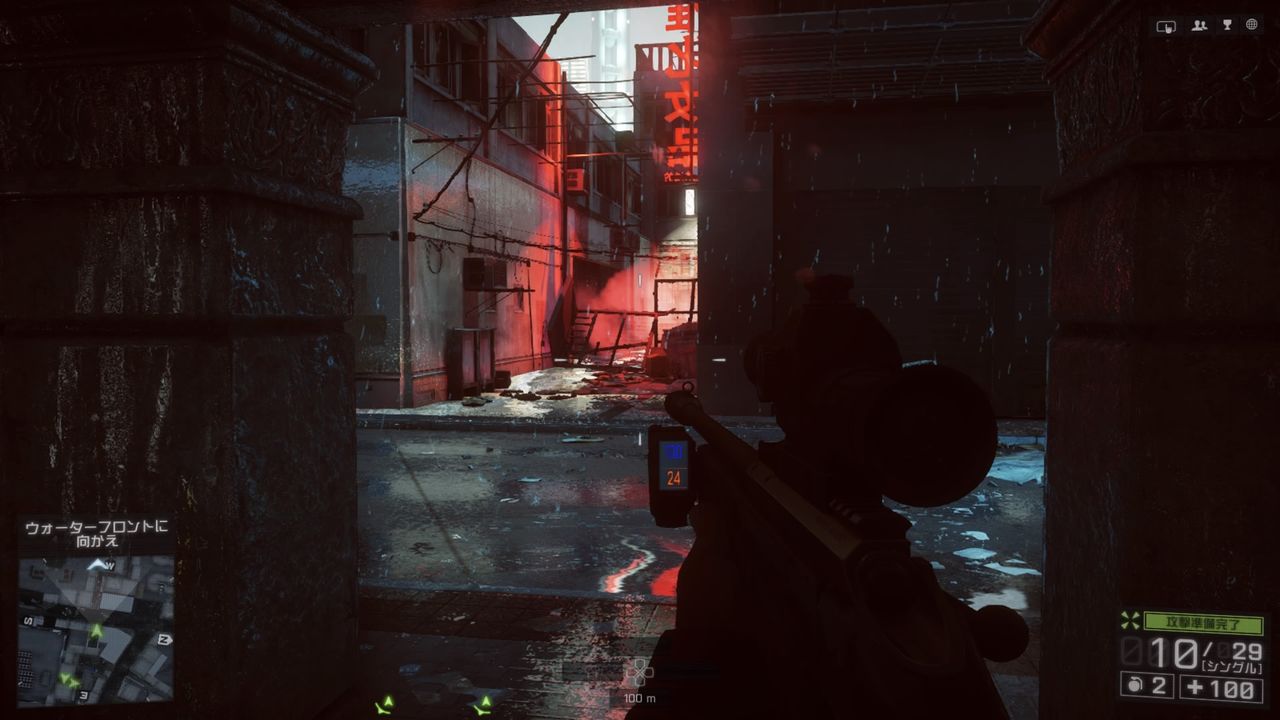The height and width of the screenshot is (720, 1280).
Task: Click the share/broadcast icon at top right
Action: tap(1167, 25)
